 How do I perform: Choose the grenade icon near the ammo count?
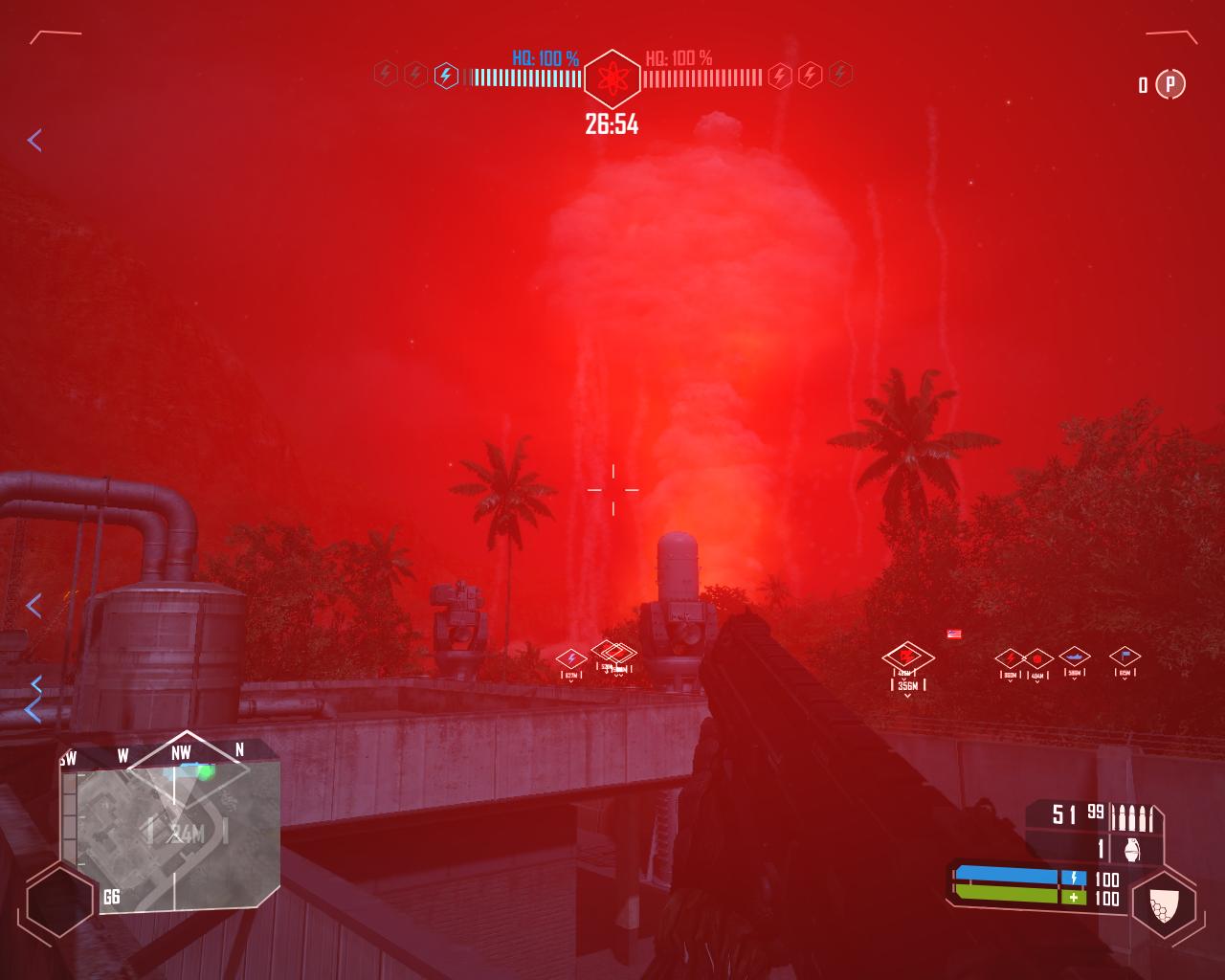1132,849
